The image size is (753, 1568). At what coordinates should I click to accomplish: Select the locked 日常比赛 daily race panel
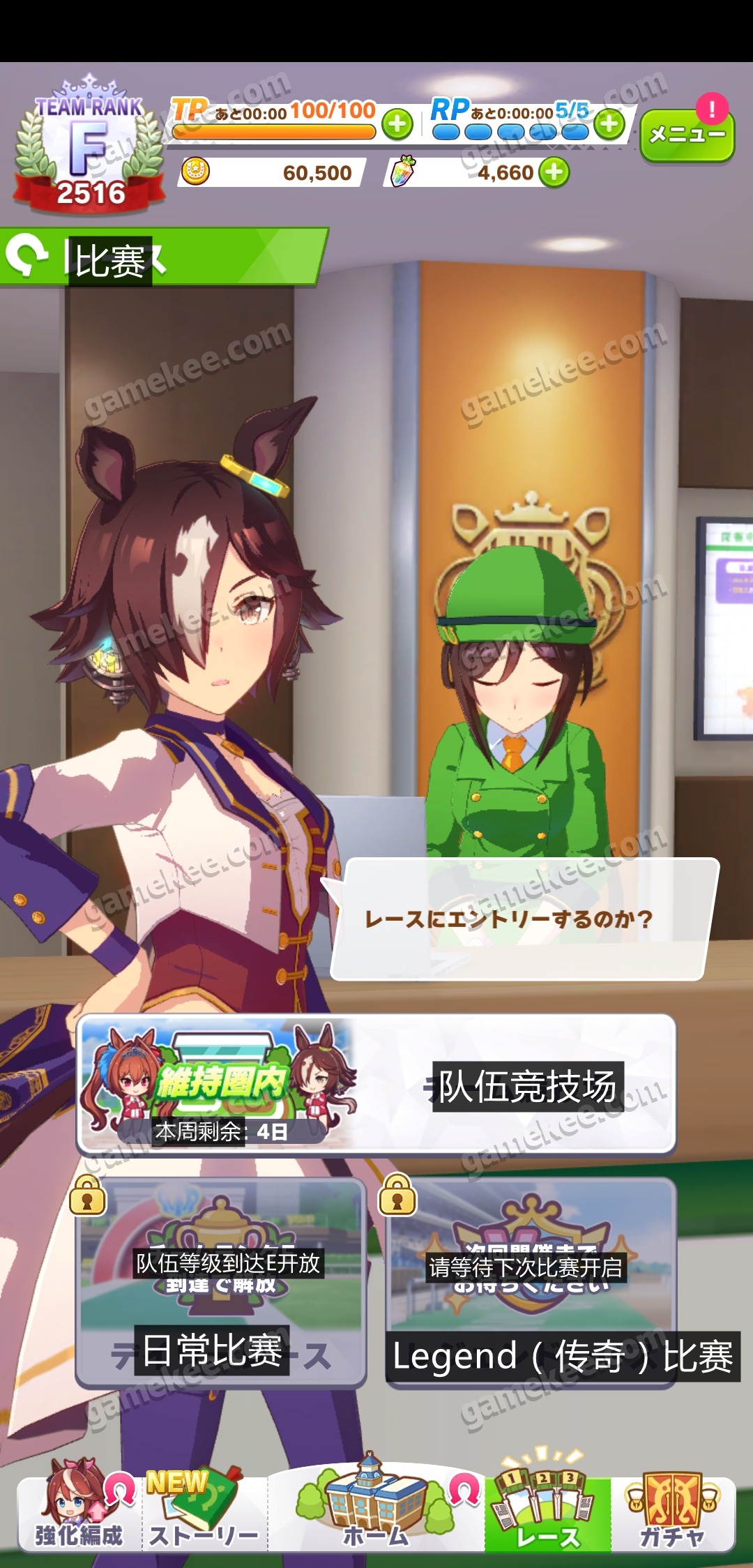(x=221, y=1282)
